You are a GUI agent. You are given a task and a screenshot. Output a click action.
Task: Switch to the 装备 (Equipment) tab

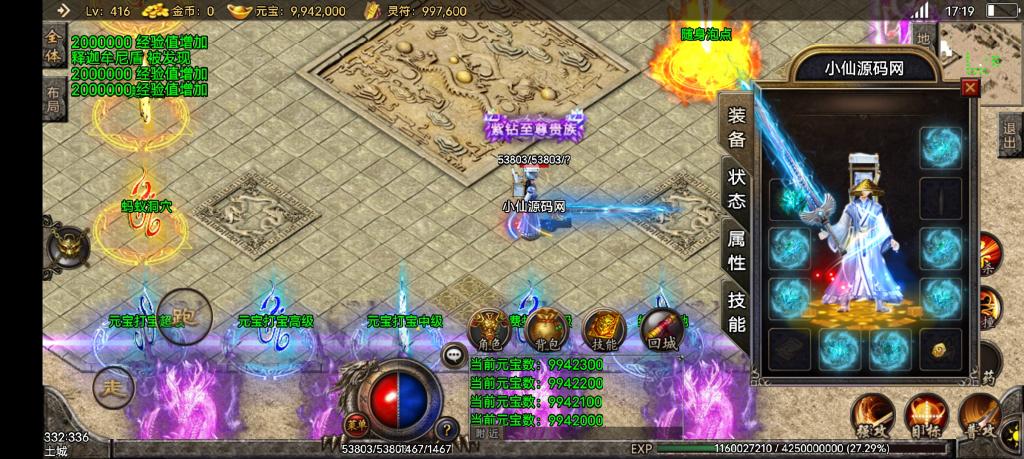click(737, 127)
